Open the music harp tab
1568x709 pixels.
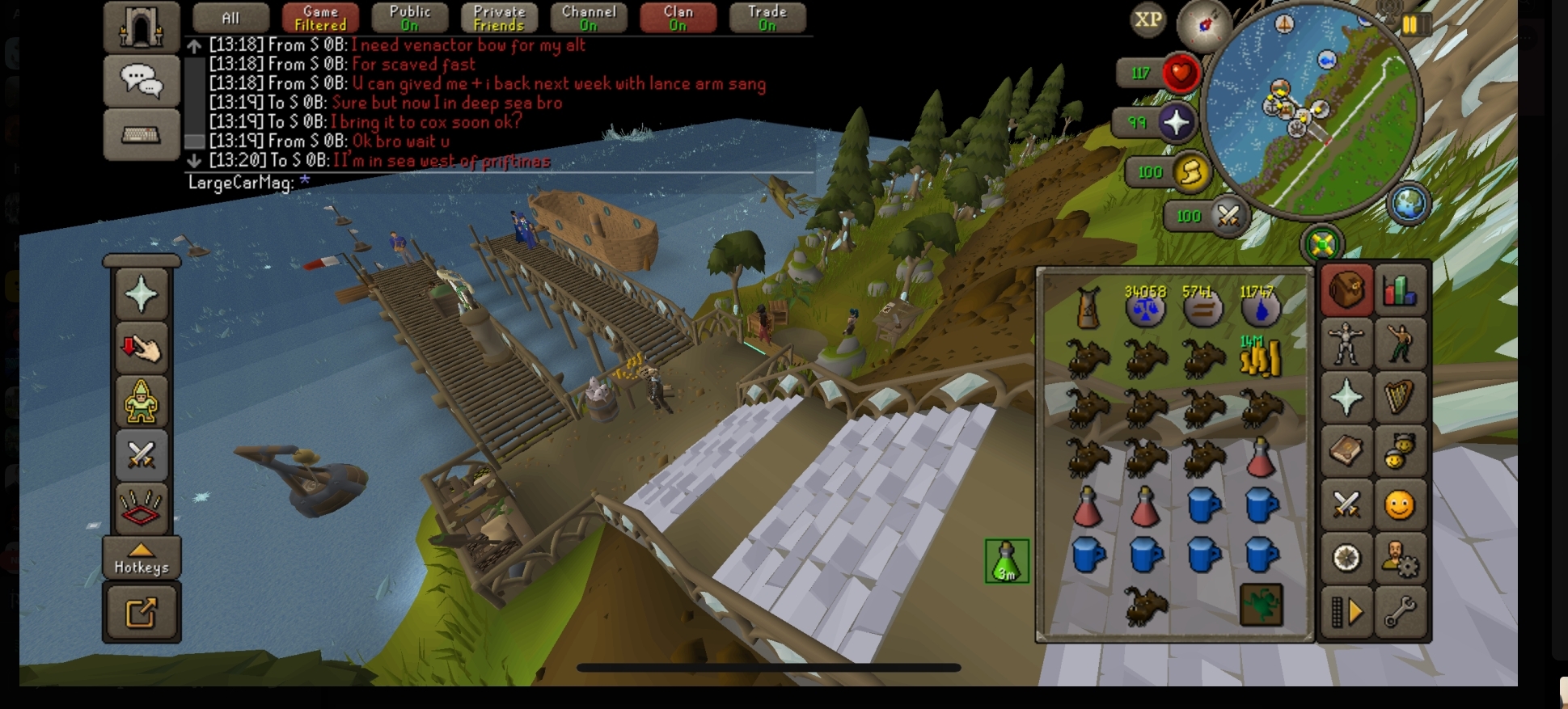coord(1400,397)
